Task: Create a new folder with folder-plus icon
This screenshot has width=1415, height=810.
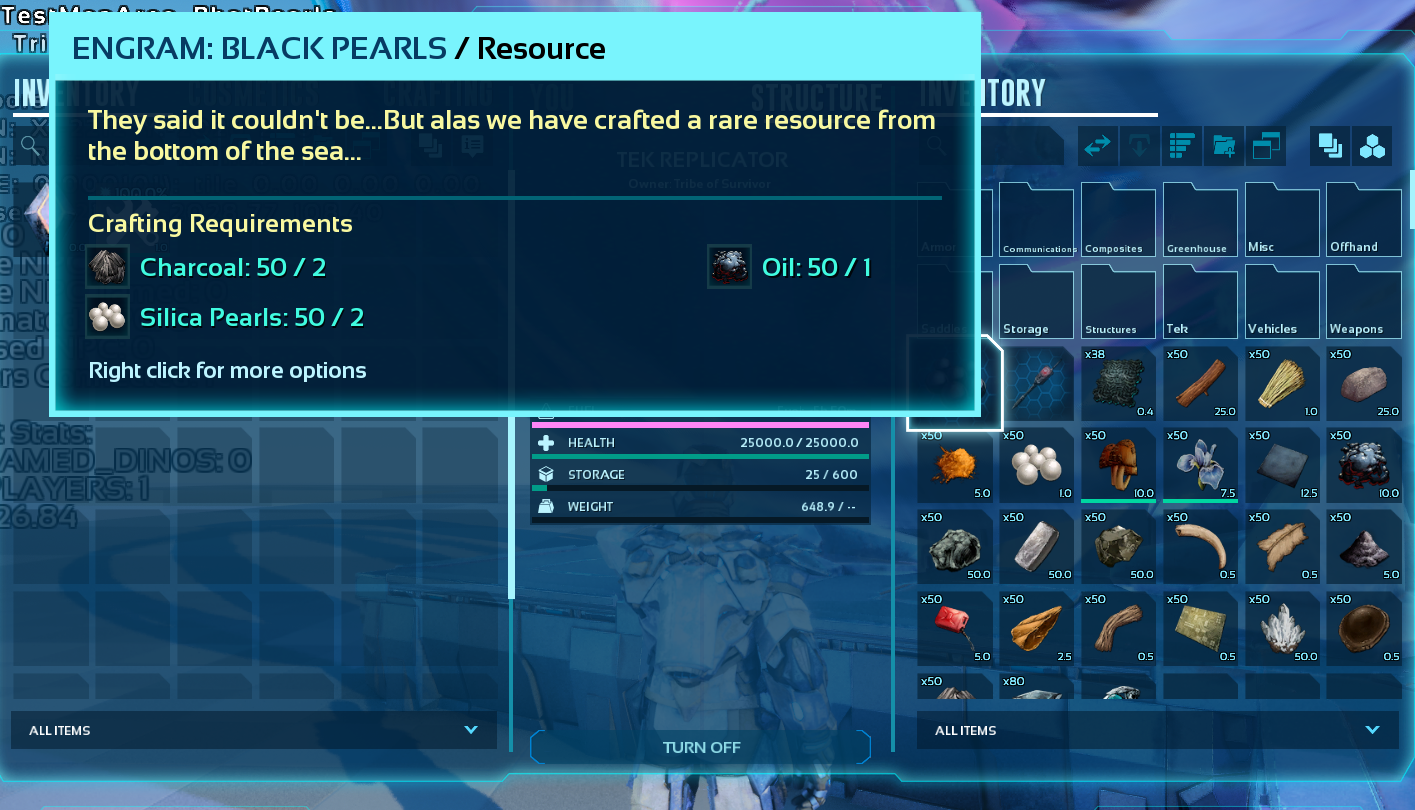Action: (1224, 146)
